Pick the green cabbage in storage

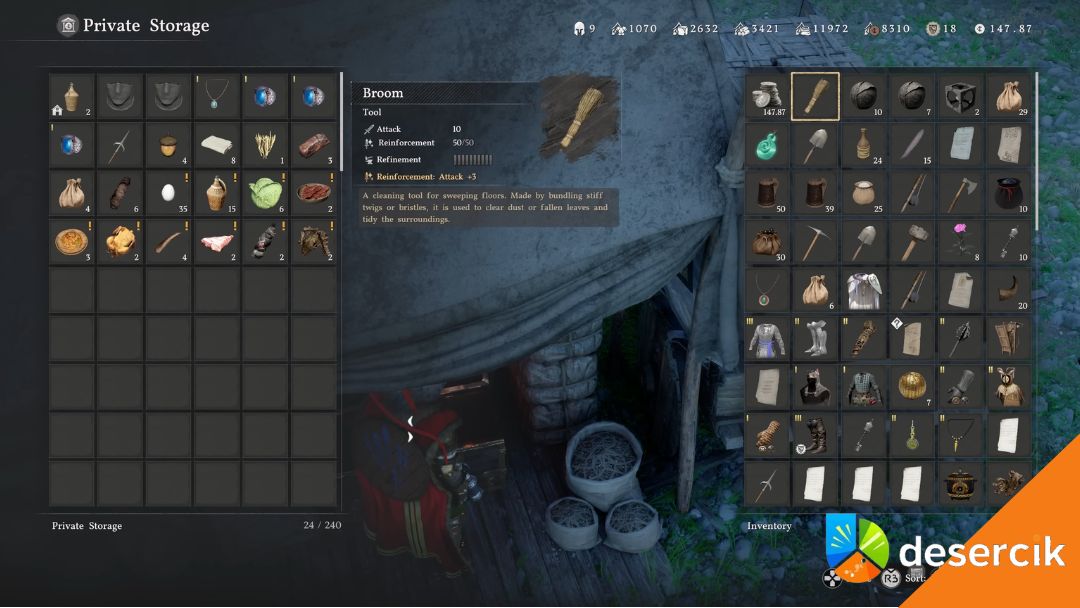click(264, 193)
